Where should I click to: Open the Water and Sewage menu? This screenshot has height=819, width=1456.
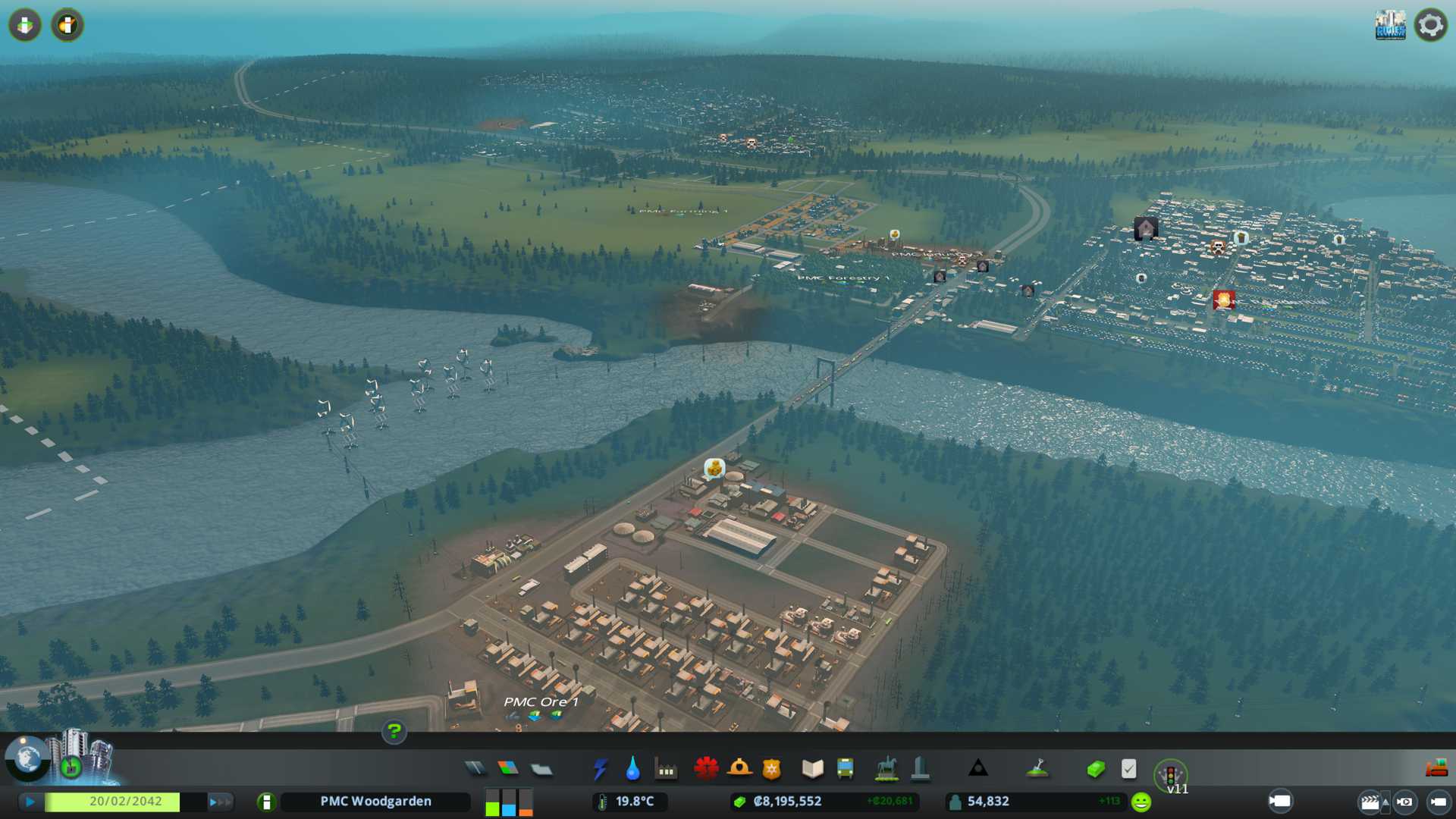click(632, 769)
